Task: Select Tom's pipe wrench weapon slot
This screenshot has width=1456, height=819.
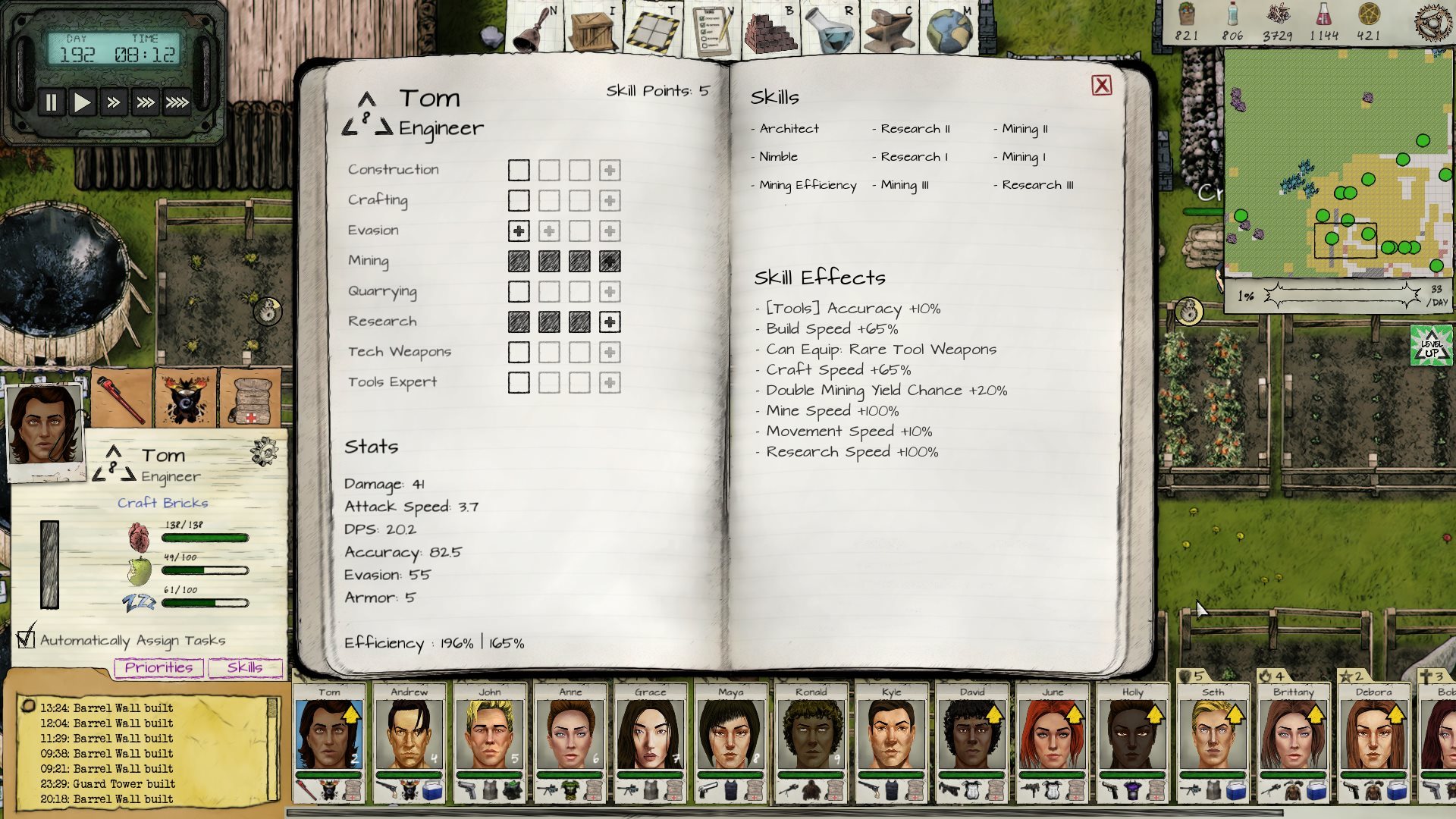Action: (121, 397)
